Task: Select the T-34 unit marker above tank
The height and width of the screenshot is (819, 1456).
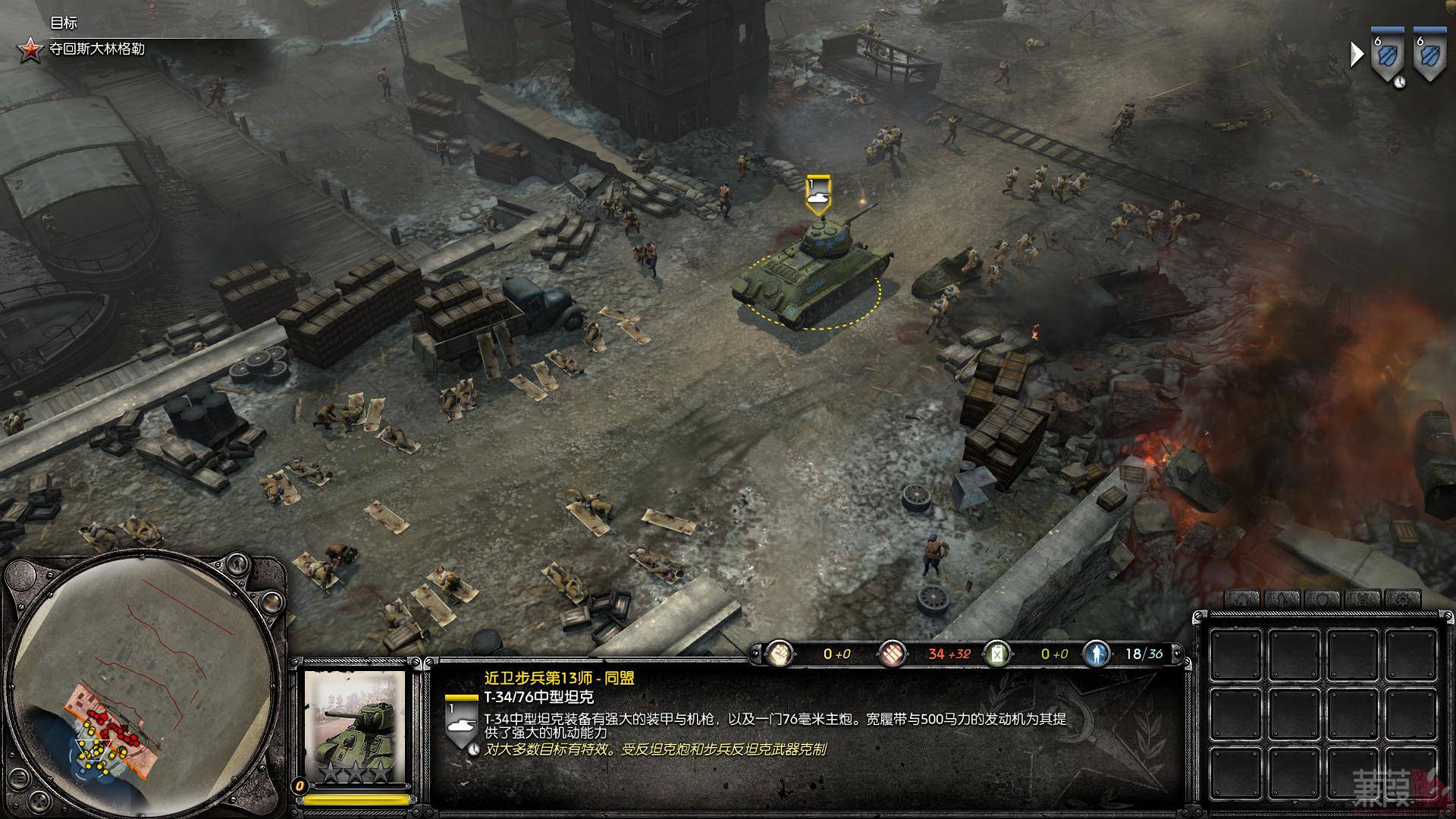Action: pos(818,193)
